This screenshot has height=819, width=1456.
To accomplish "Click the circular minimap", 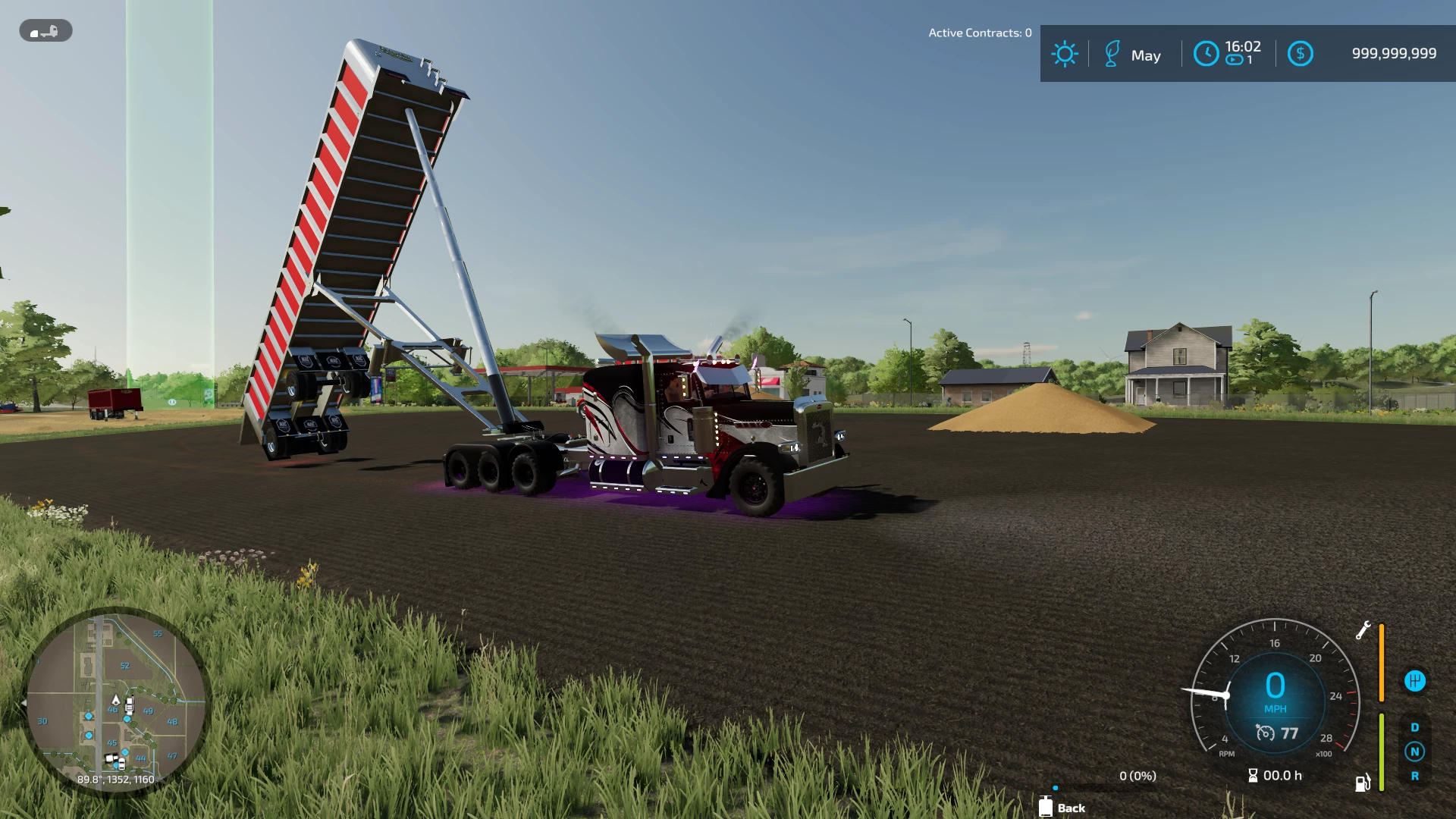I will 116,702.
